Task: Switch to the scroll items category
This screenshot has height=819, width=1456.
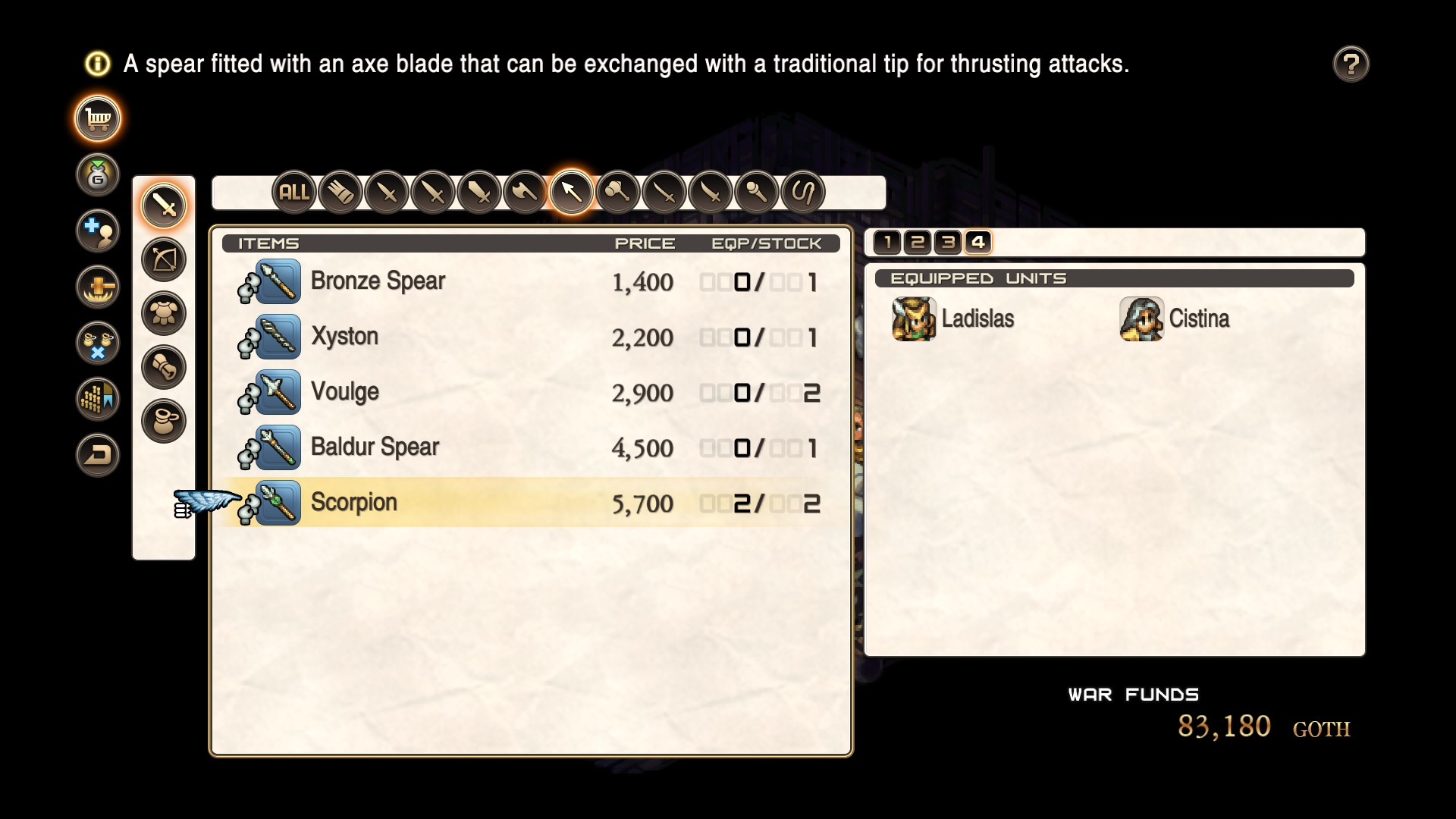Action: coord(164,367)
